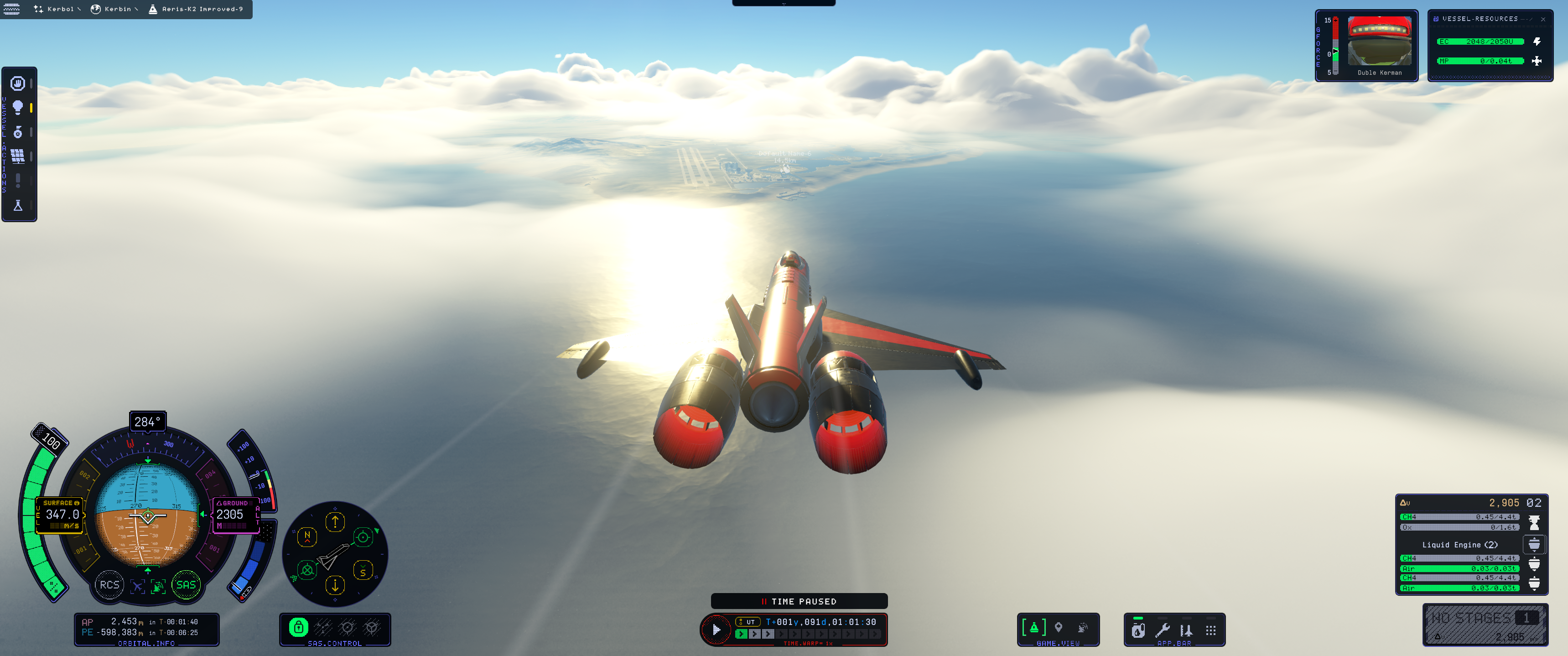Screen dimensions: 1568x656
Task: Resume time with the play button
Action: click(x=717, y=630)
